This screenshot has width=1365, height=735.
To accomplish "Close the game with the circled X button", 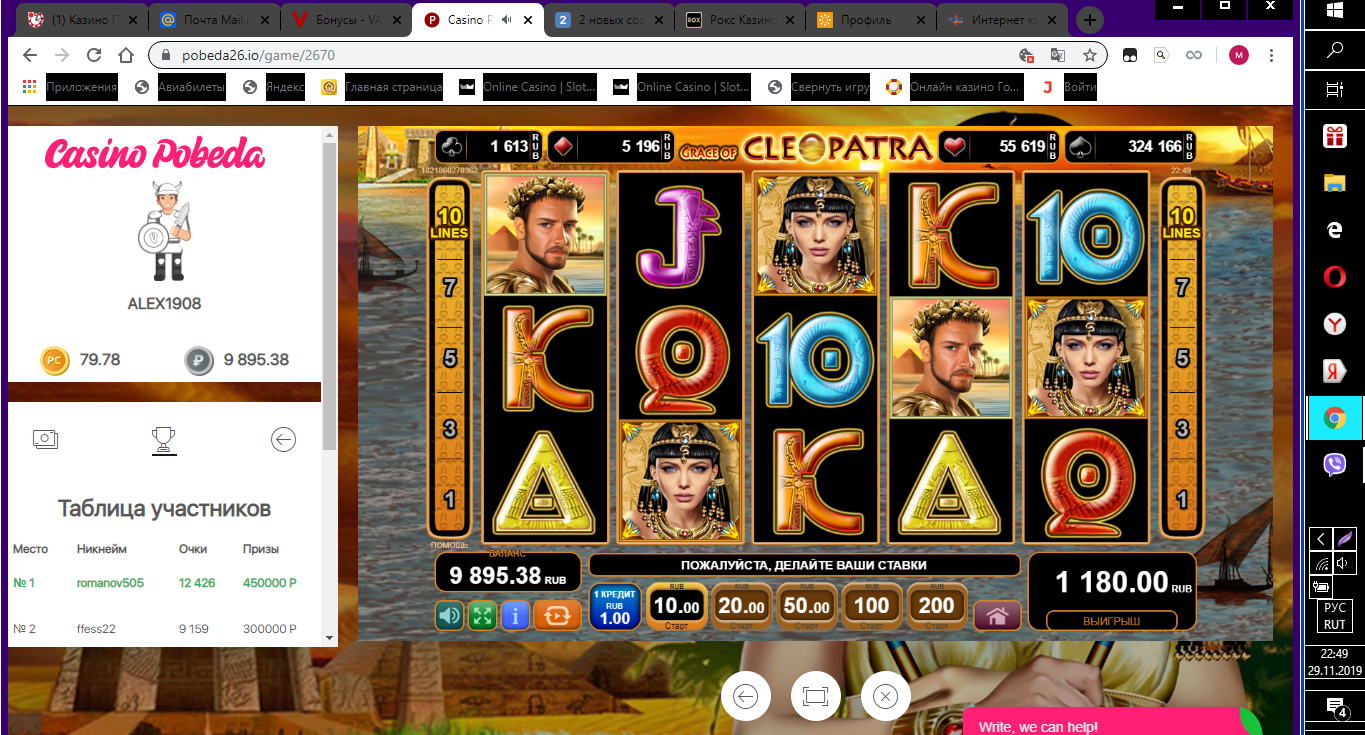I will click(885, 697).
